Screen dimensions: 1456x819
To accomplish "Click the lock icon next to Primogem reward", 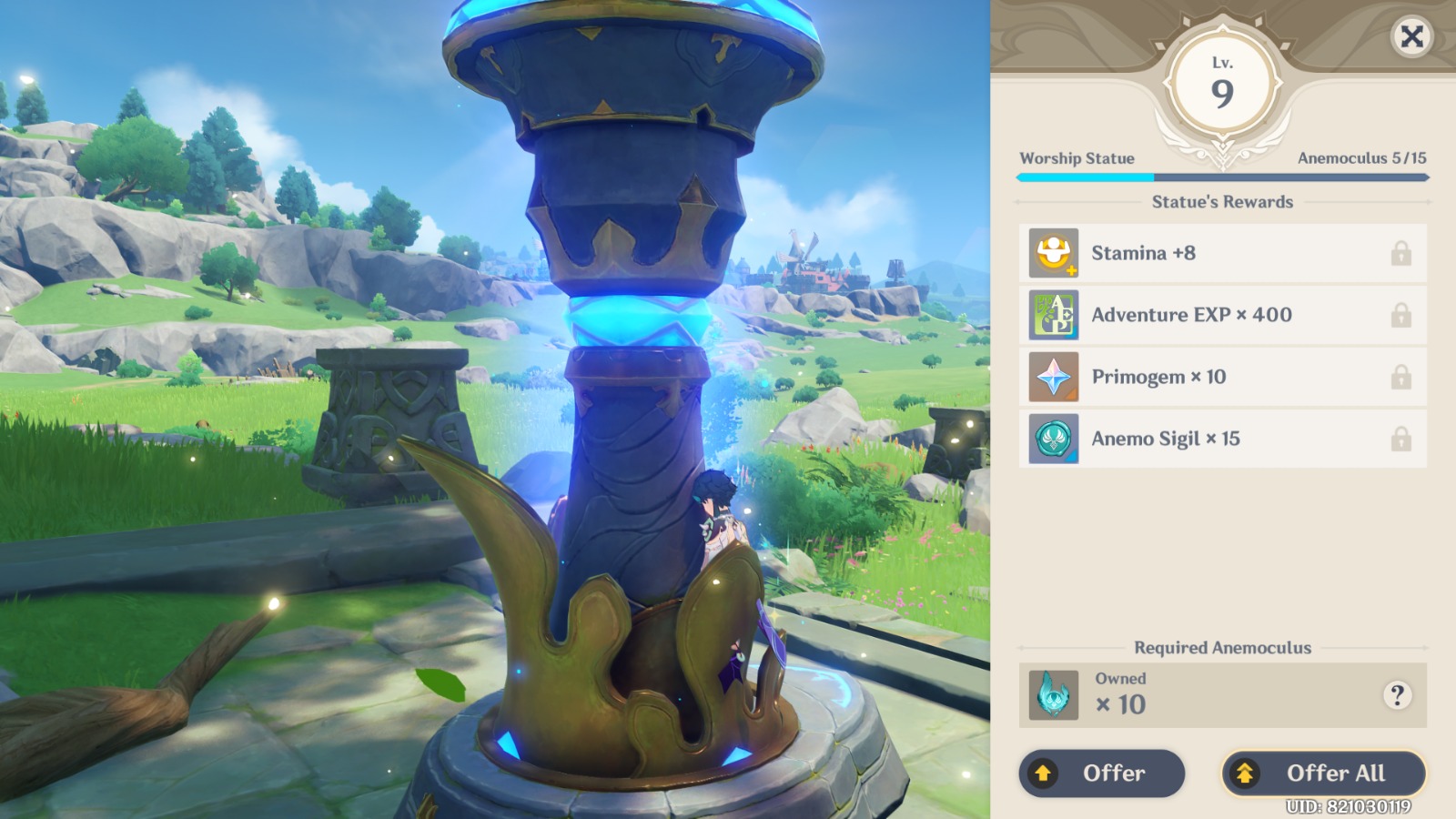I will [x=1401, y=377].
